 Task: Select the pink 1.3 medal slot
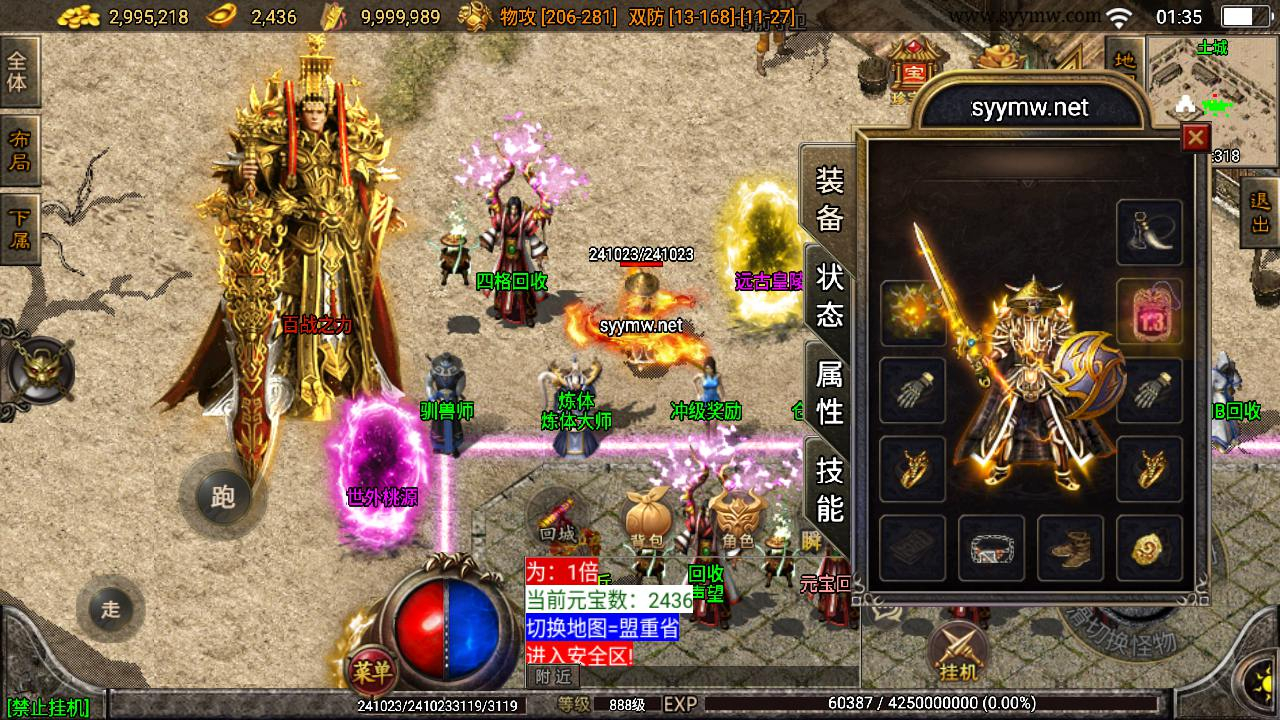pos(1149,311)
